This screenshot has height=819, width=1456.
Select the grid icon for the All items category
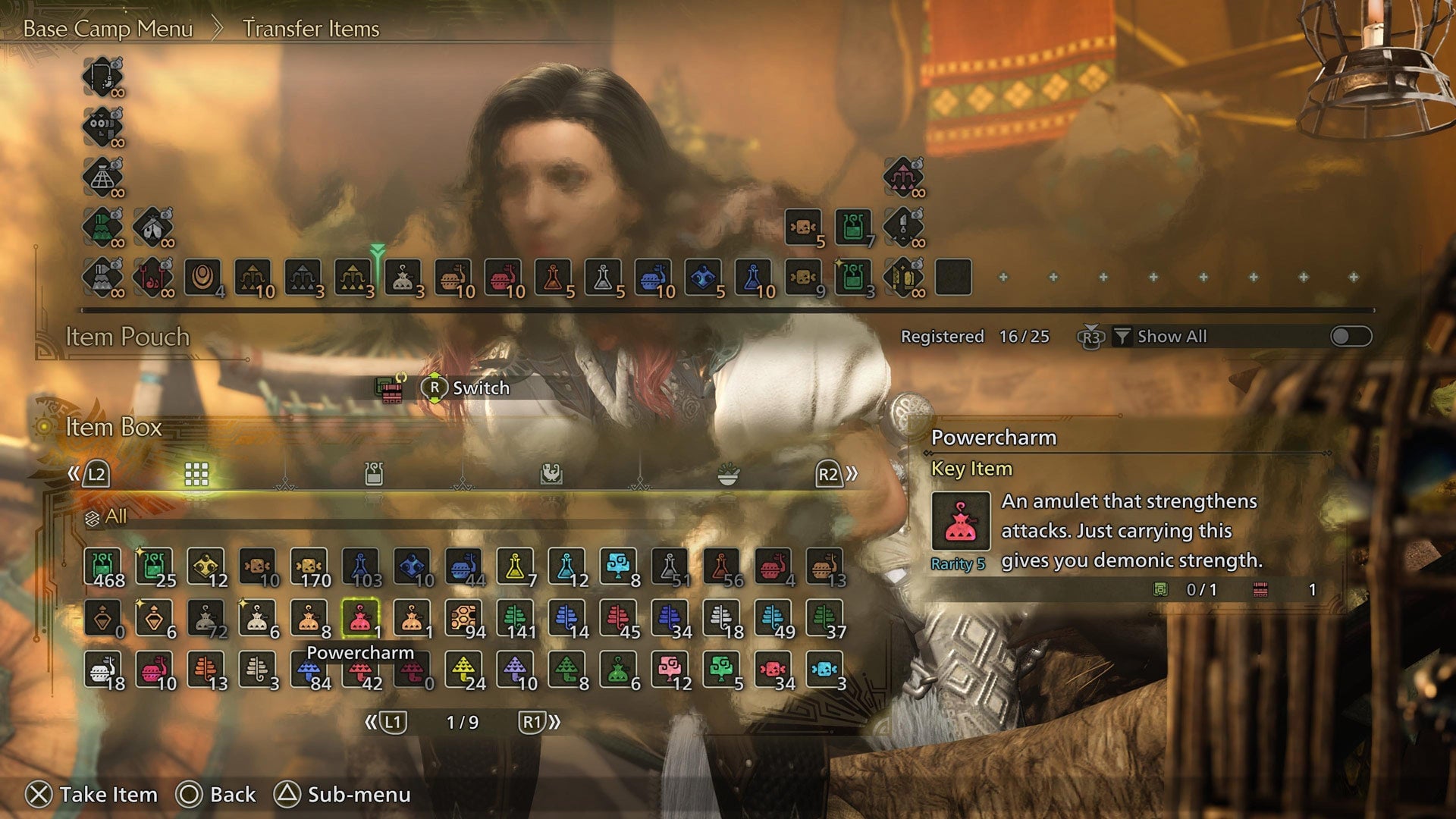pos(196,473)
